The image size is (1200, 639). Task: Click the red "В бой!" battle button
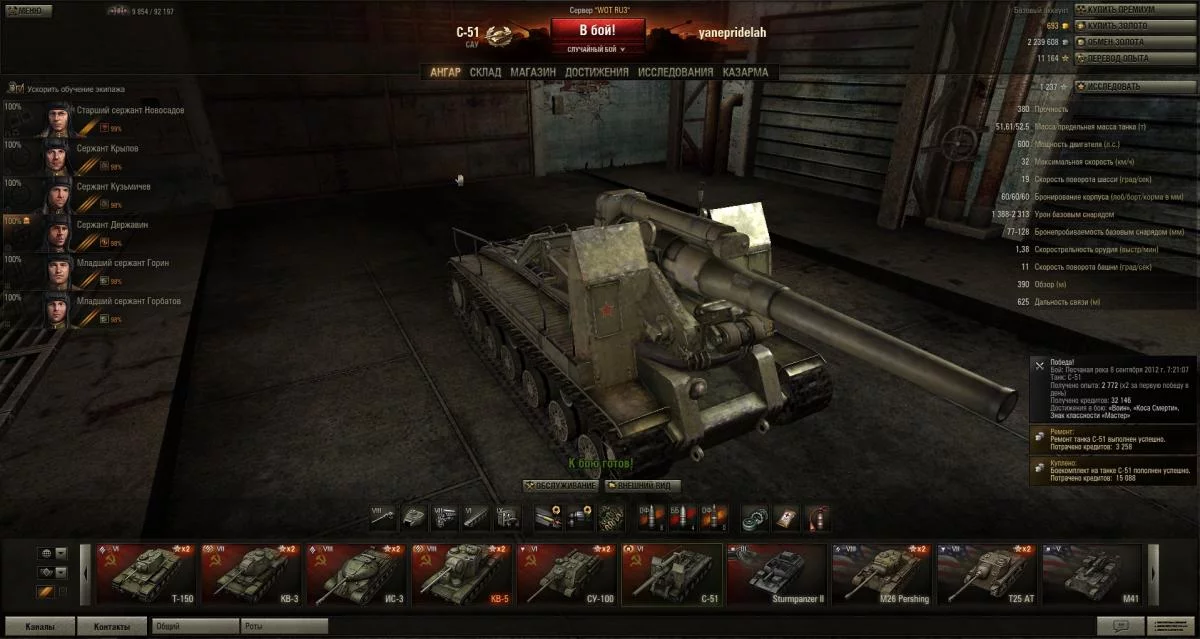coord(598,31)
